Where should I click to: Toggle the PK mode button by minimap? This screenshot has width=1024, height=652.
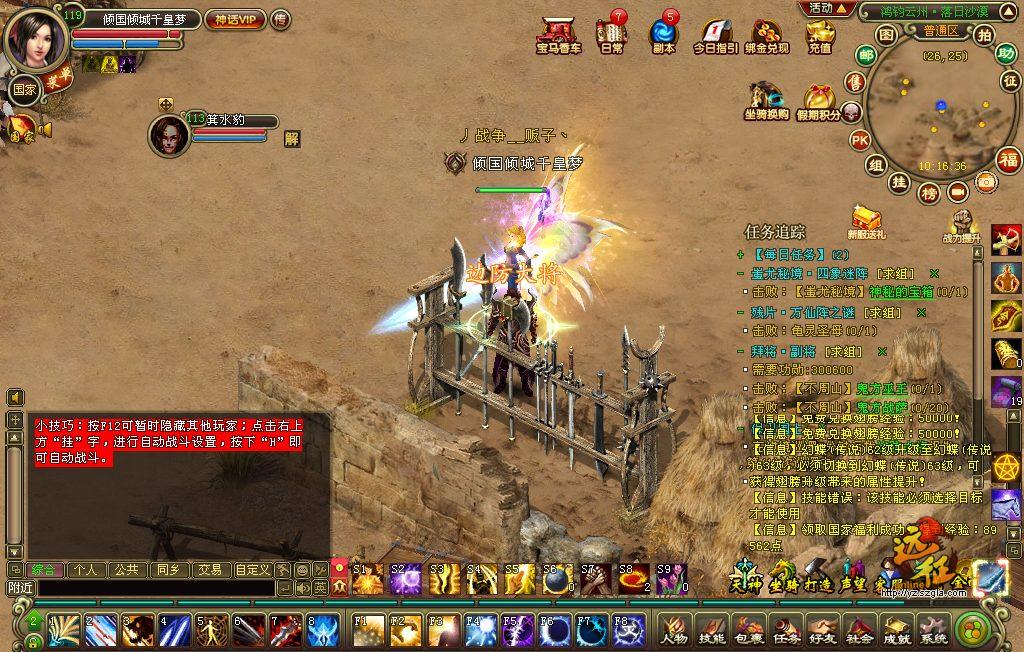tap(859, 140)
